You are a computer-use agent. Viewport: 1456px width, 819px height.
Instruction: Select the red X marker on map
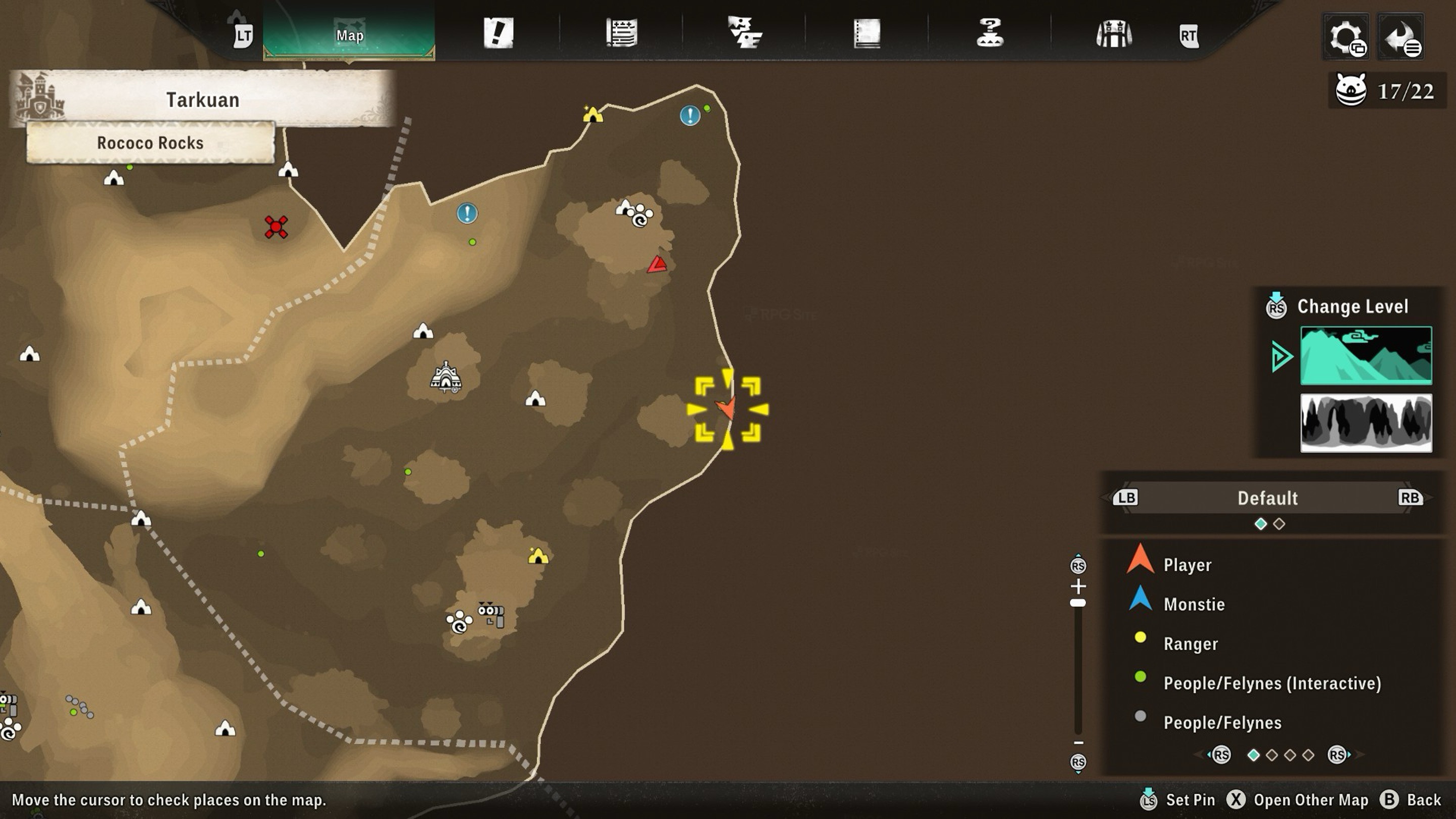pyautogui.click(x=276, y=227)
